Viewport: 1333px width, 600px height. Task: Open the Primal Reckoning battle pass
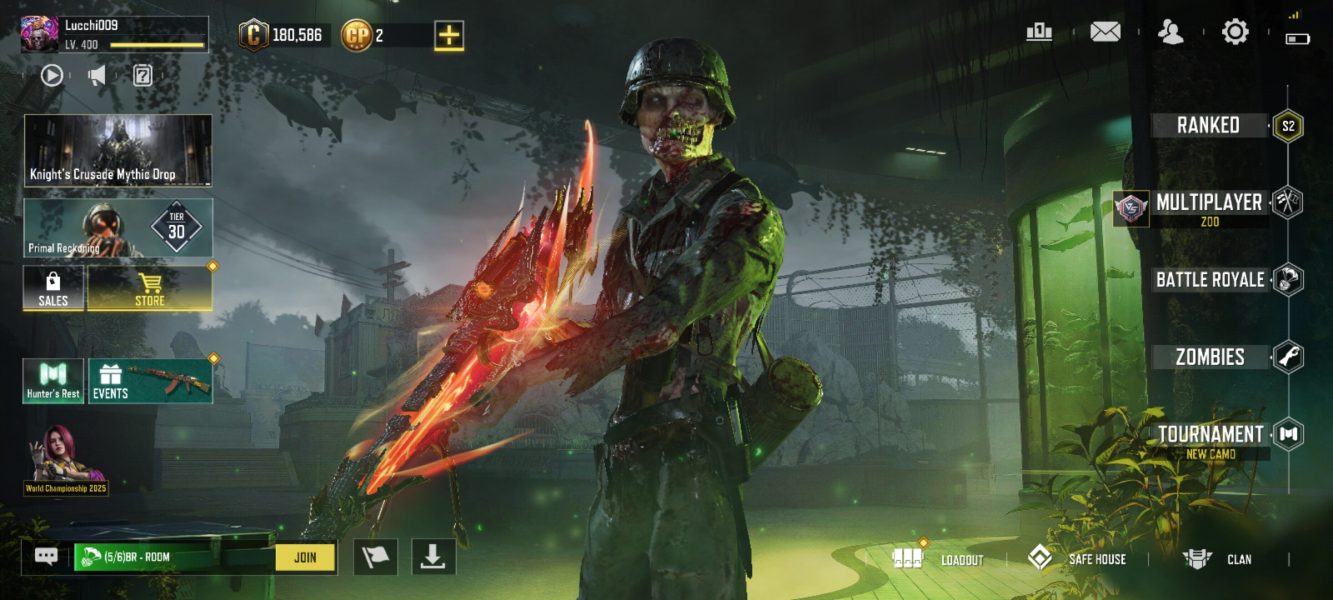click(118, 227)
